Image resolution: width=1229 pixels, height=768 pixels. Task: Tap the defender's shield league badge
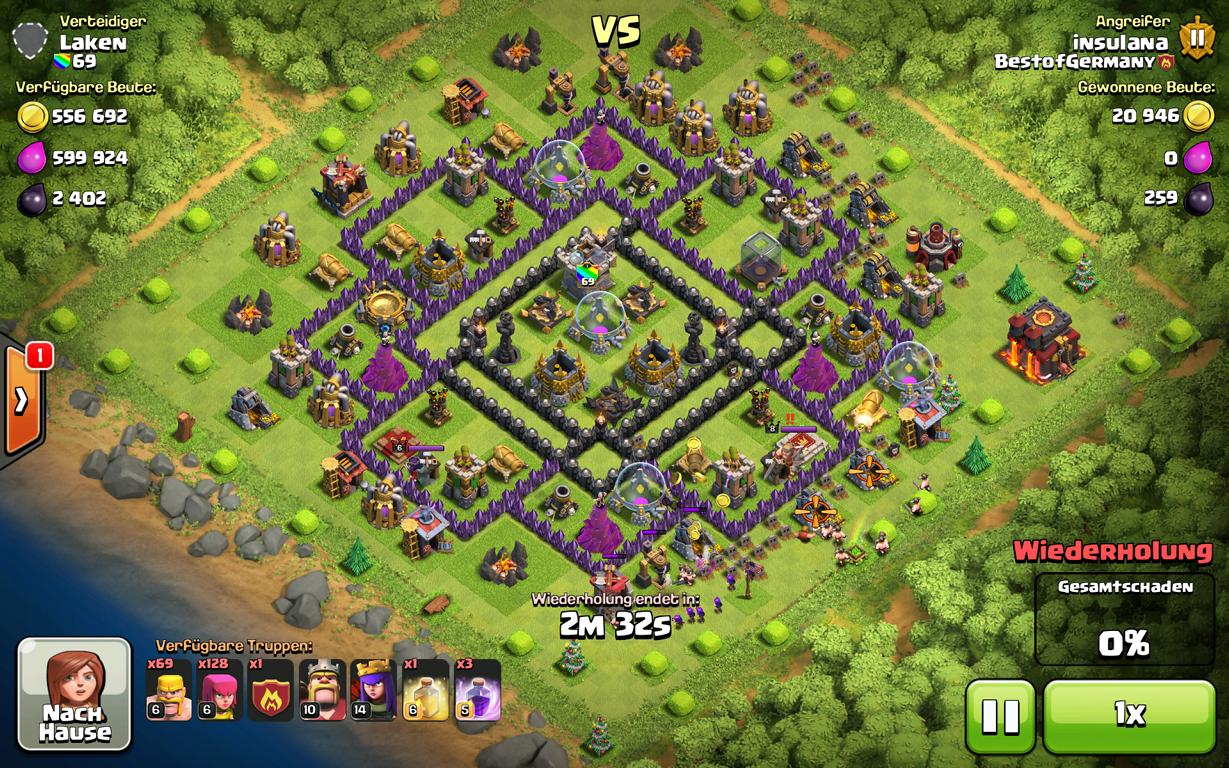(x=31, y=40)
